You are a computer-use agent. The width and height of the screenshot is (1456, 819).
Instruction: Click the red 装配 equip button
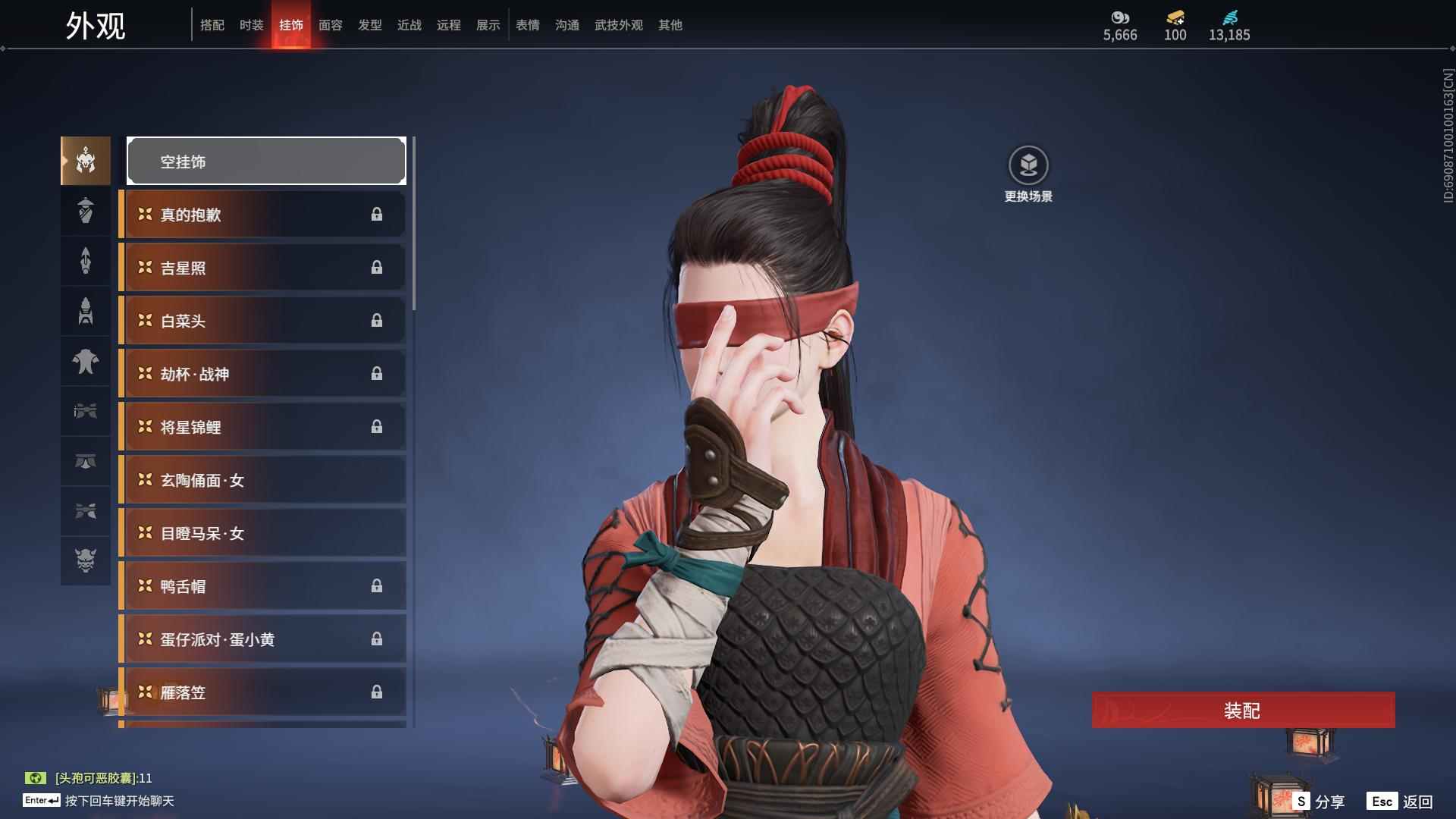(1242, 711)
